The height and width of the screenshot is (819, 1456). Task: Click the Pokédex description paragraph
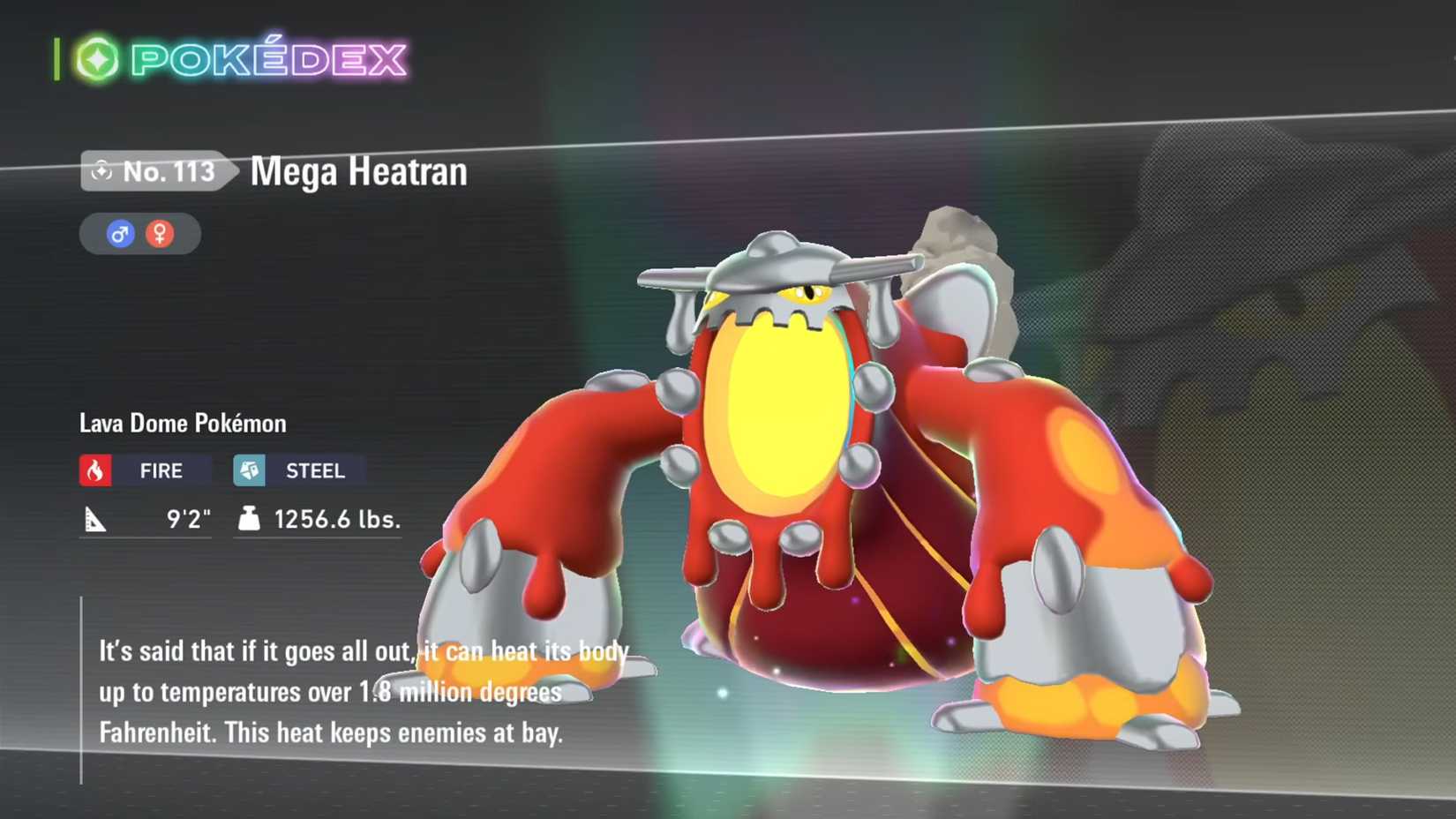click(353, 691)
